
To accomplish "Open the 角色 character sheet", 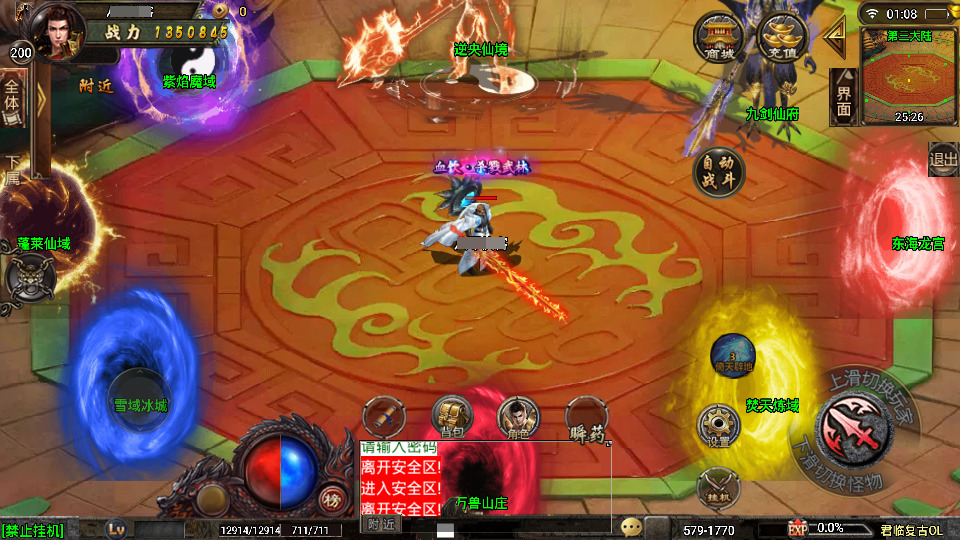I will (x=518, y=417).
